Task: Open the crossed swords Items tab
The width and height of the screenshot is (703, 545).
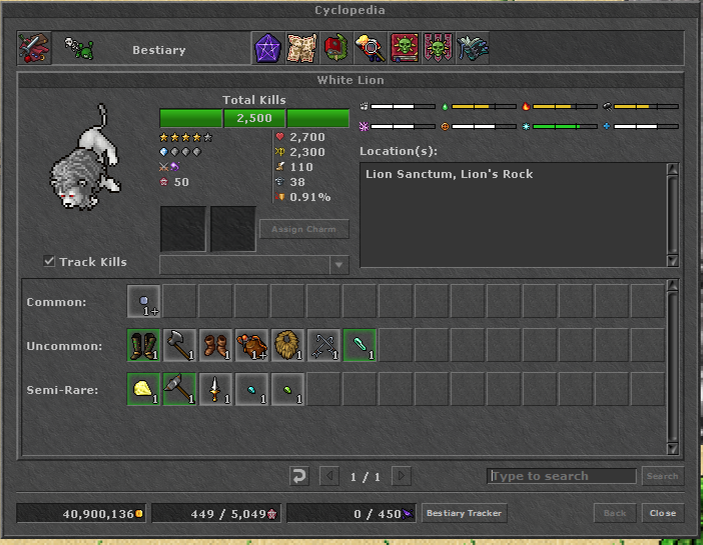Action: [x=33, y=48]
